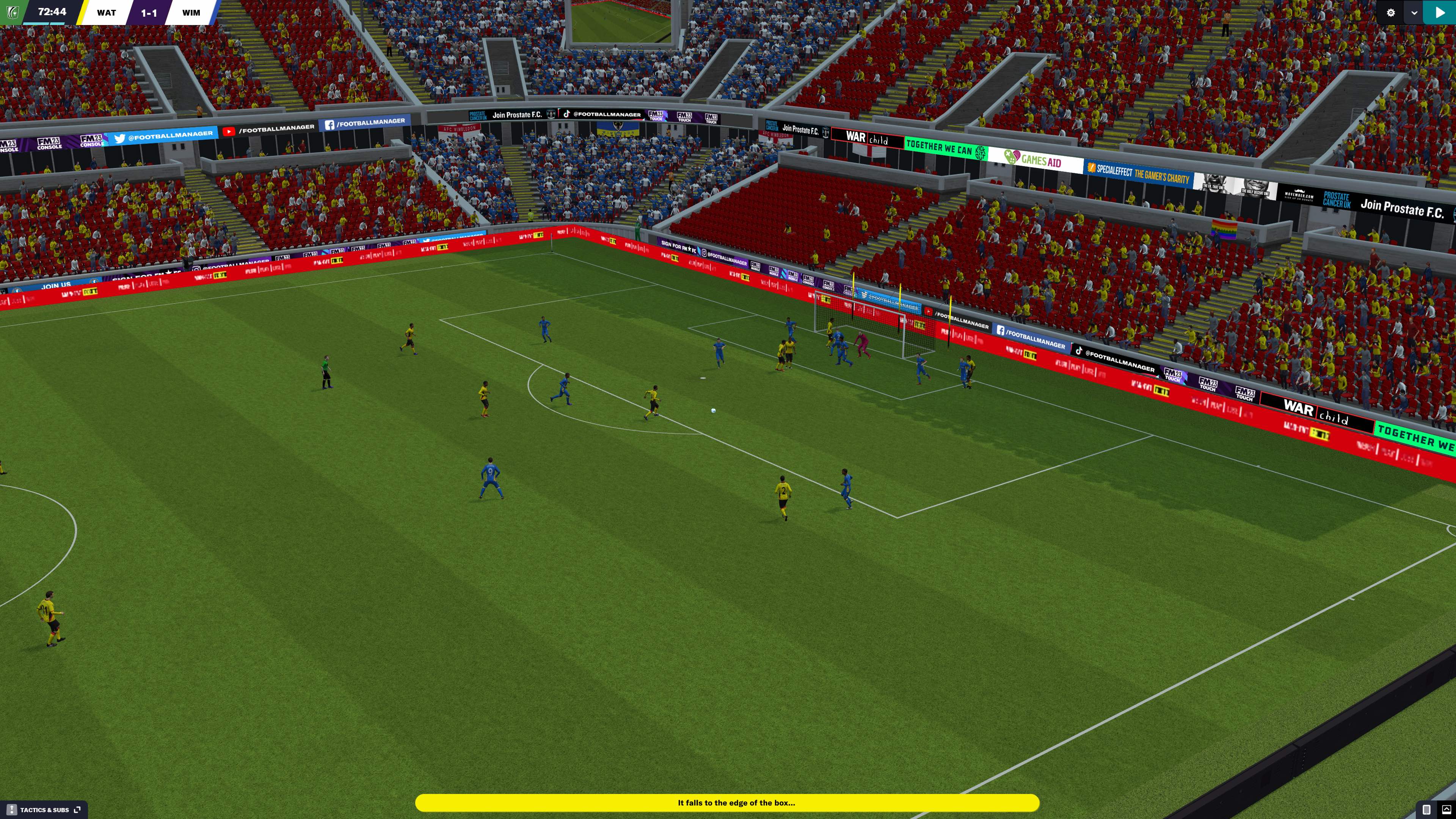Select the WAT team name on scoreboard
This screenshot has width=1456, height=819.
click(106, 13)
